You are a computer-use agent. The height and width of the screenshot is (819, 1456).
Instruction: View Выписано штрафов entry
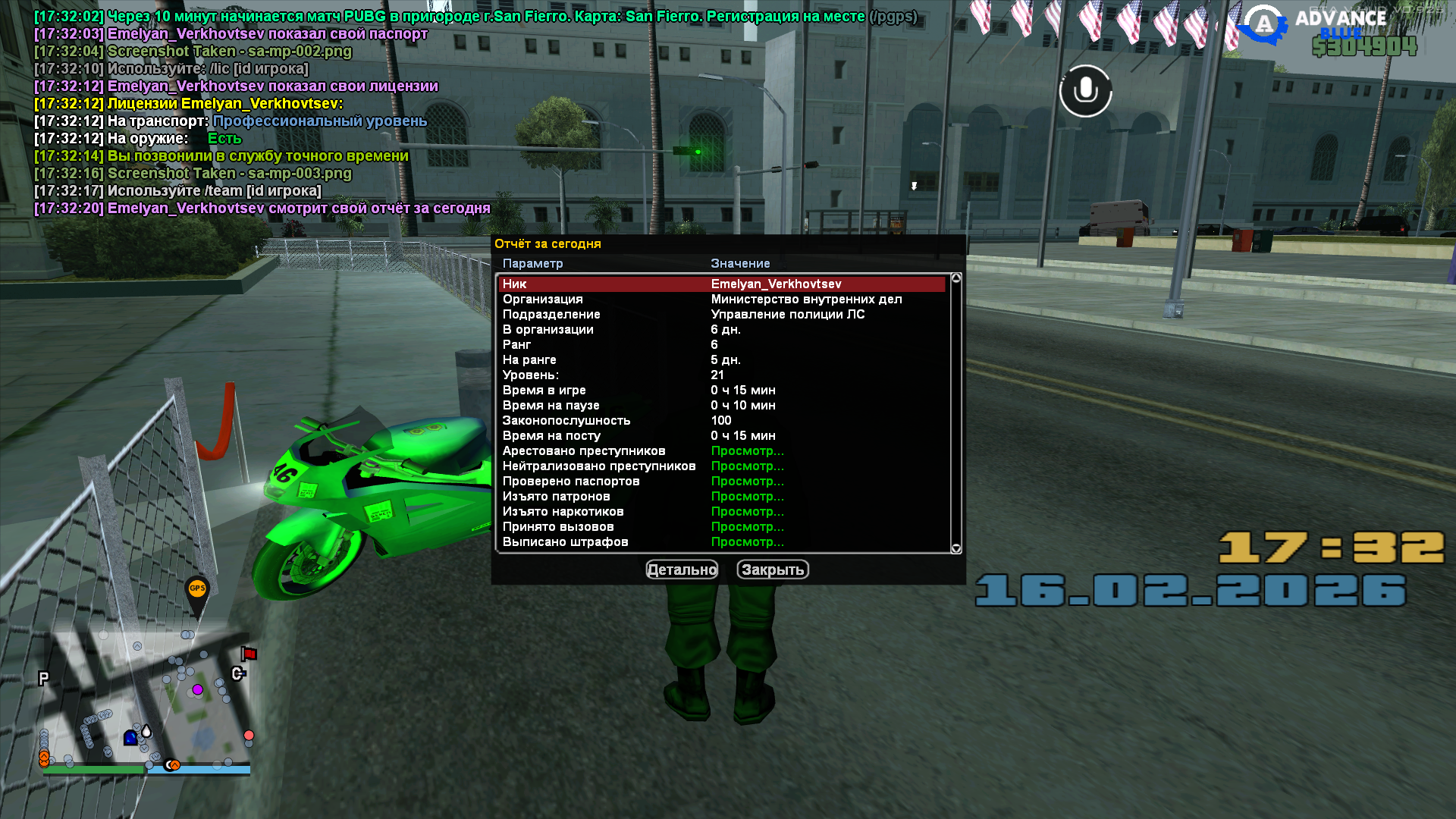(747, 541)
